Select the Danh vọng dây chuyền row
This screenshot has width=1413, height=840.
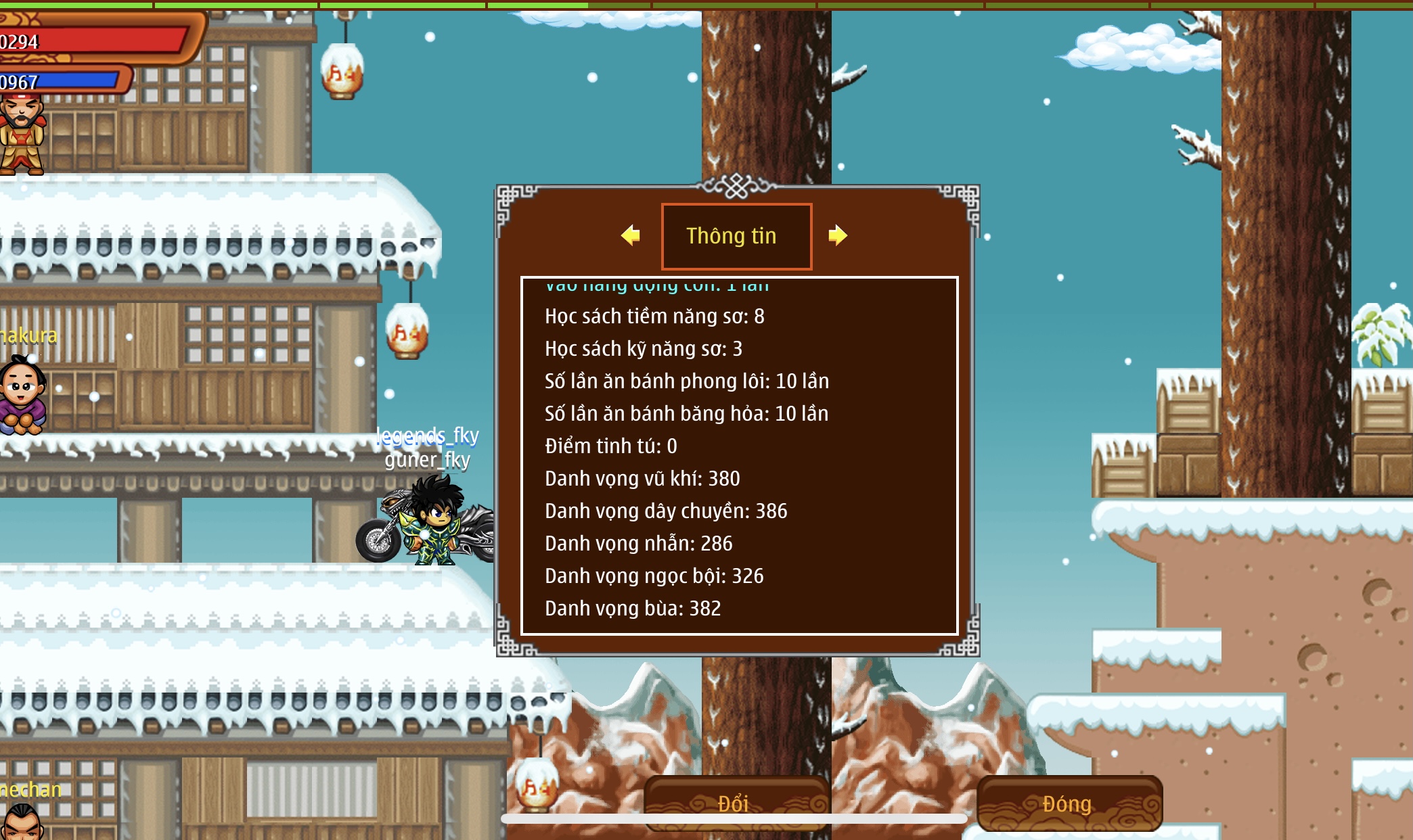[x=666, y=511]
